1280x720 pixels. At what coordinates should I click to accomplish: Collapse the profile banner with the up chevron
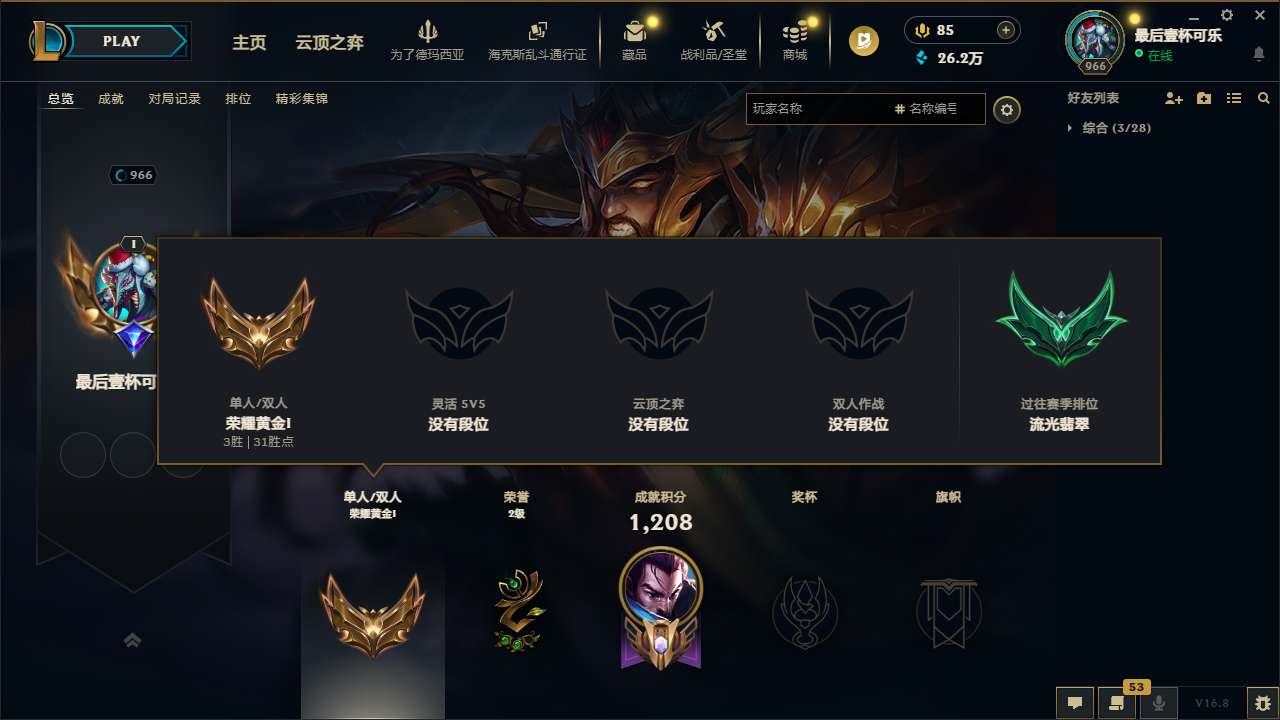(x=133, y=640)
